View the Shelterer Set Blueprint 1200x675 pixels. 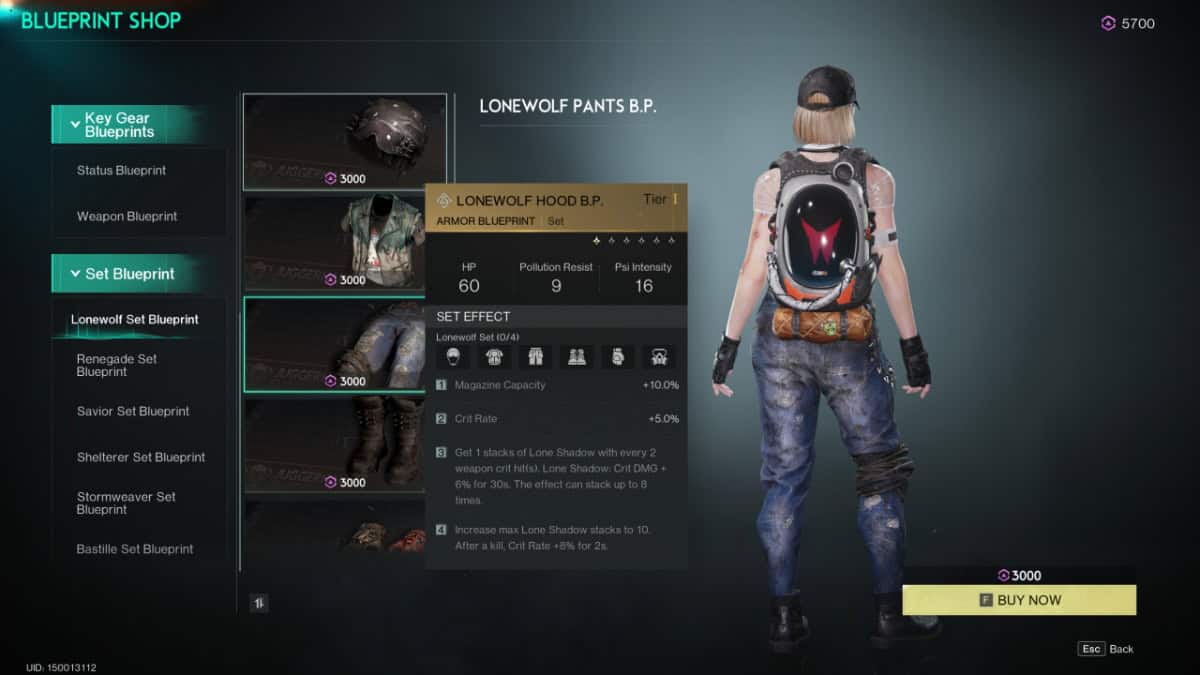coord(141,457)
